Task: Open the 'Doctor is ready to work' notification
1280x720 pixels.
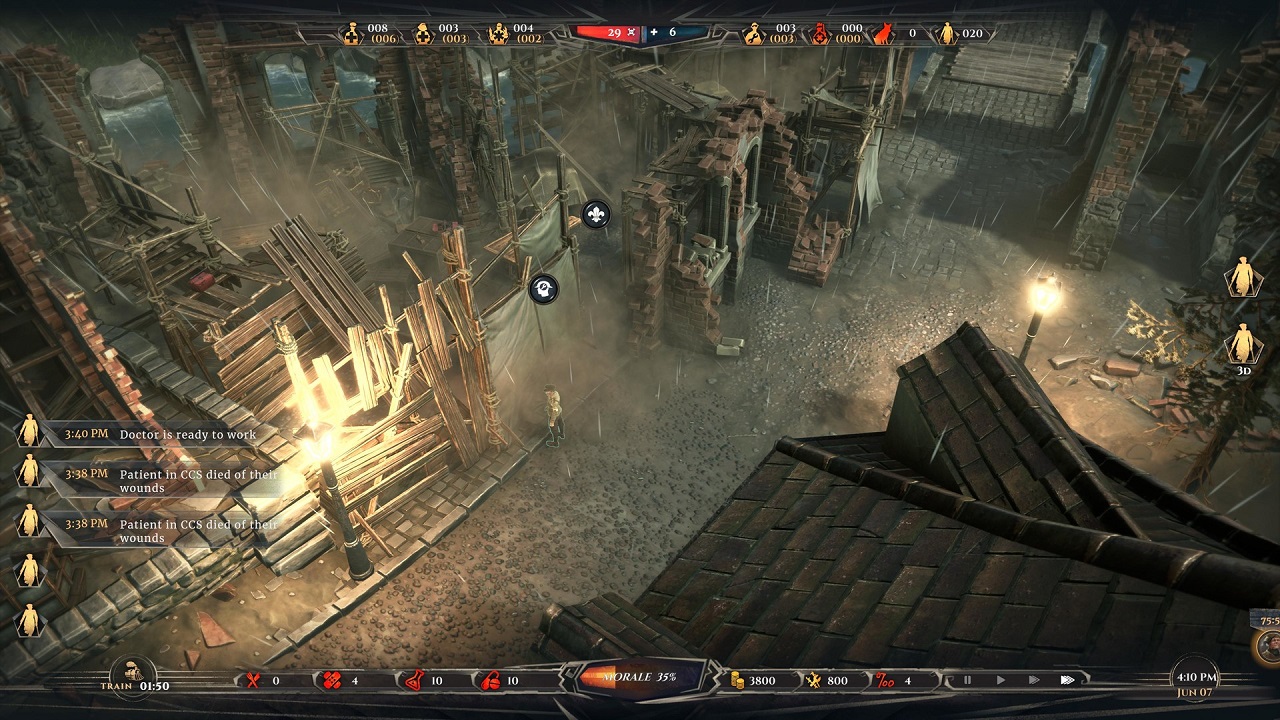Action: click(x=187, y=434)
